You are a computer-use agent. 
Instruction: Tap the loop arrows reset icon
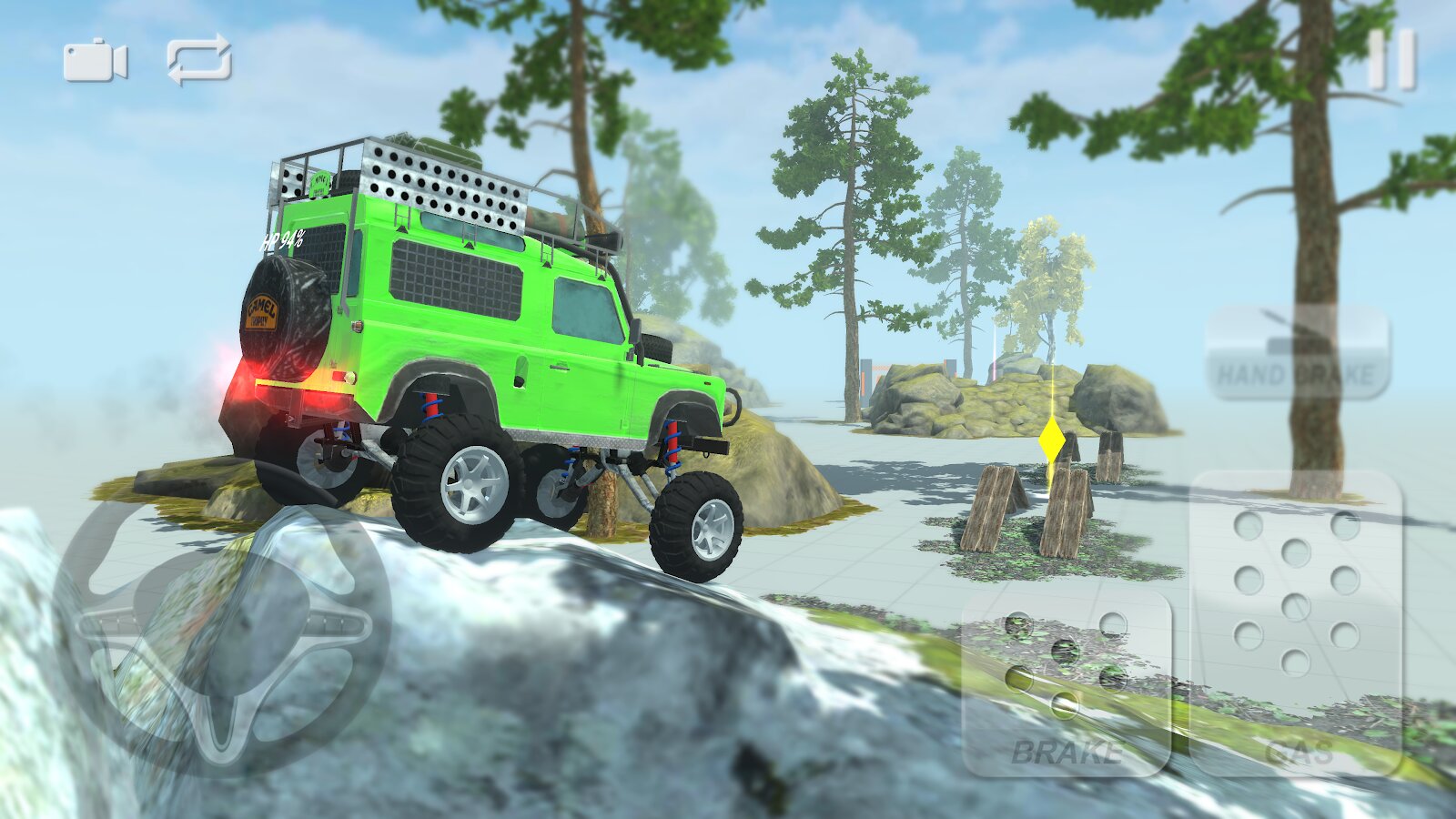199,60
